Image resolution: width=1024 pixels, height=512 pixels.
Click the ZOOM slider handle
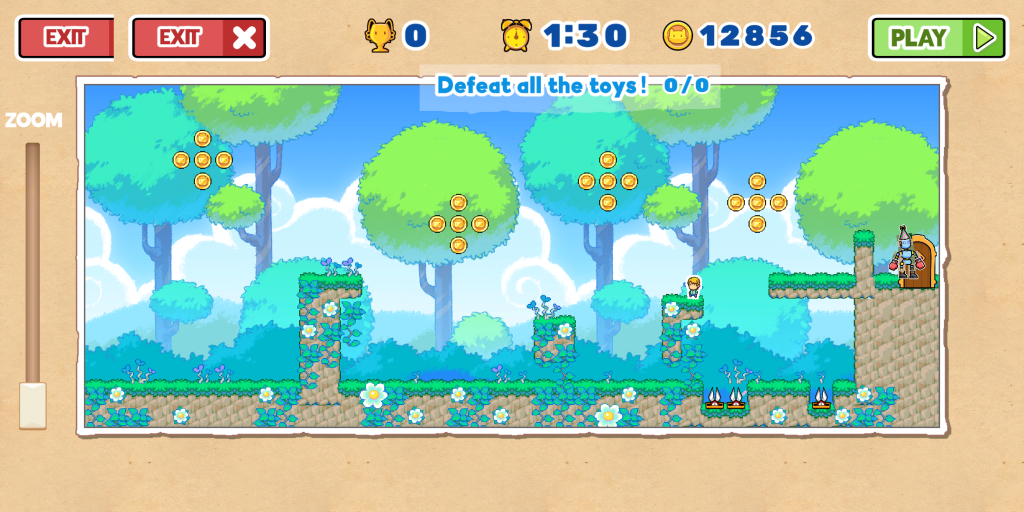33,405
